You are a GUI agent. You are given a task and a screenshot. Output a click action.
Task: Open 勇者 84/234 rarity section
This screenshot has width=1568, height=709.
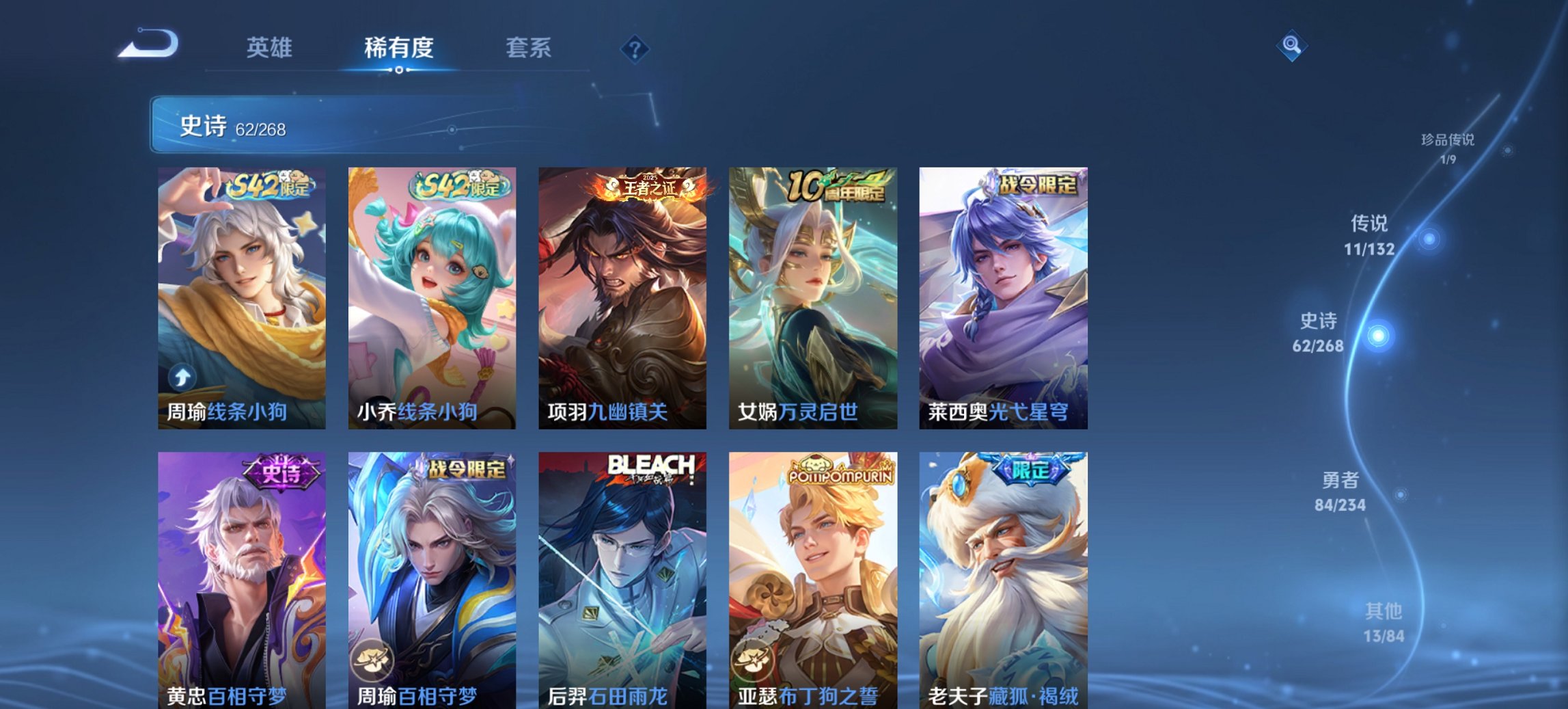[x=1341, y=492]
